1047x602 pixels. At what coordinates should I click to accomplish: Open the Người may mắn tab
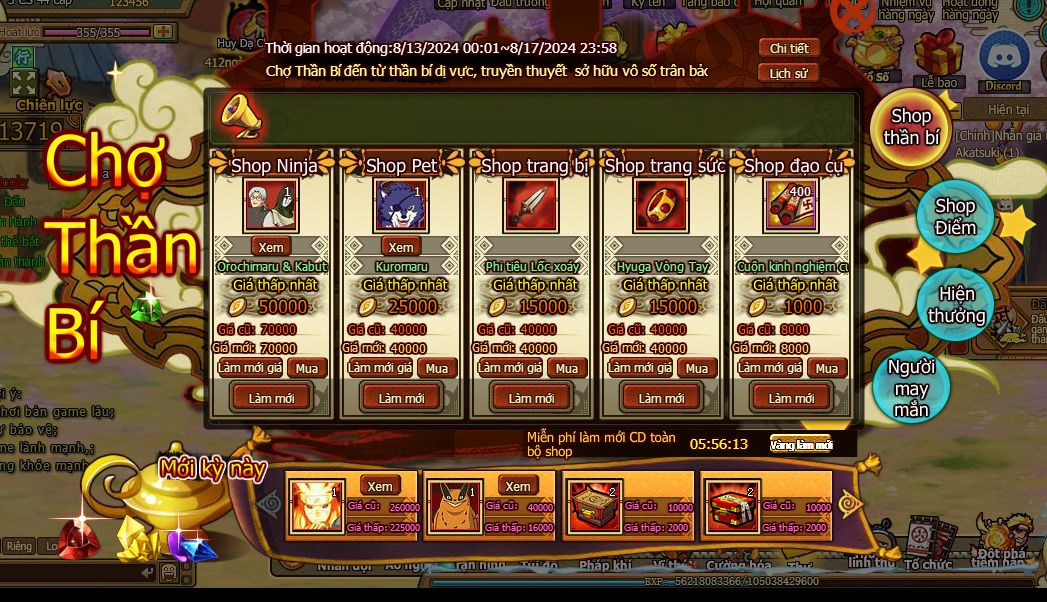coord(911,388)
